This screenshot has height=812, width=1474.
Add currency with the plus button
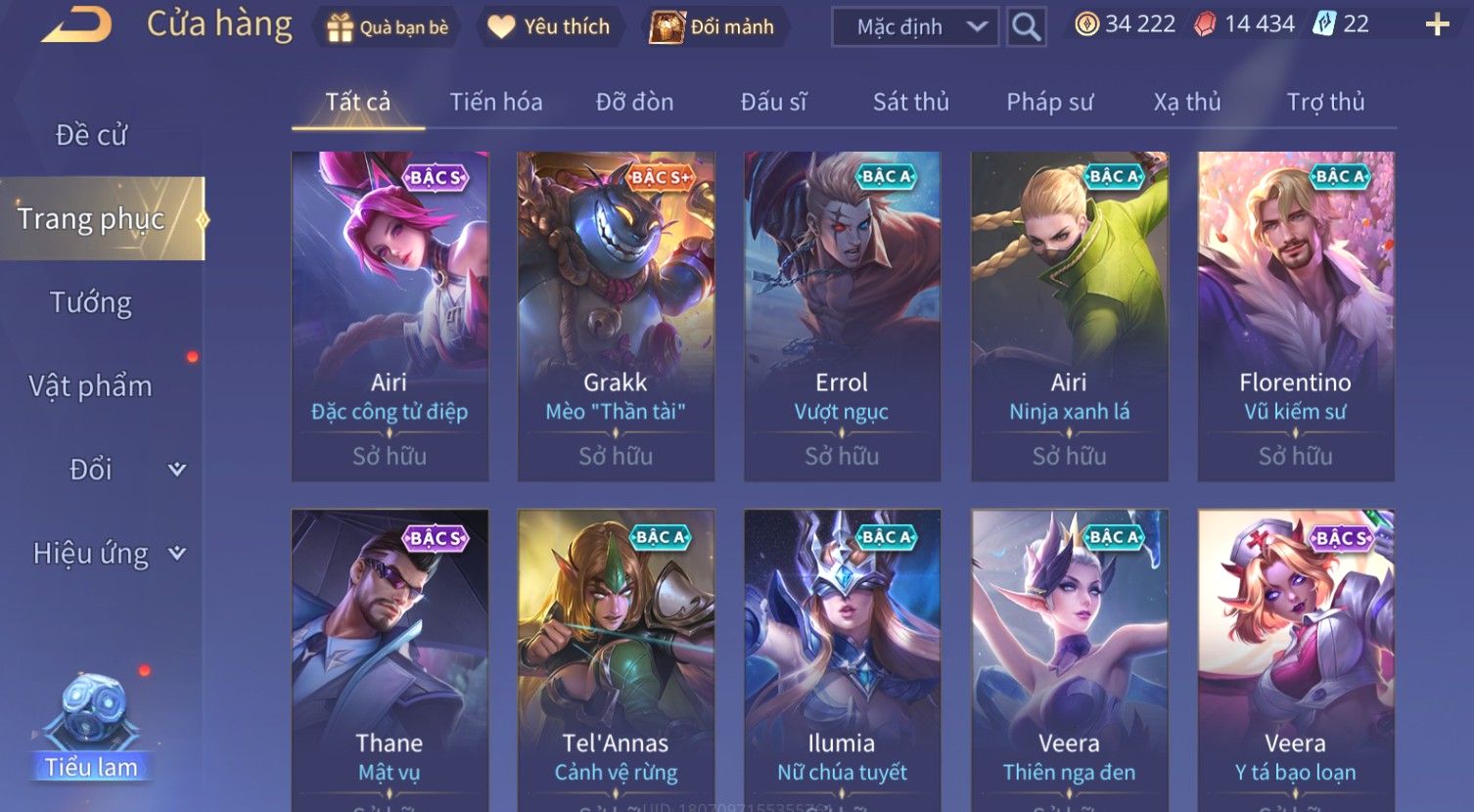point(1437,25)
